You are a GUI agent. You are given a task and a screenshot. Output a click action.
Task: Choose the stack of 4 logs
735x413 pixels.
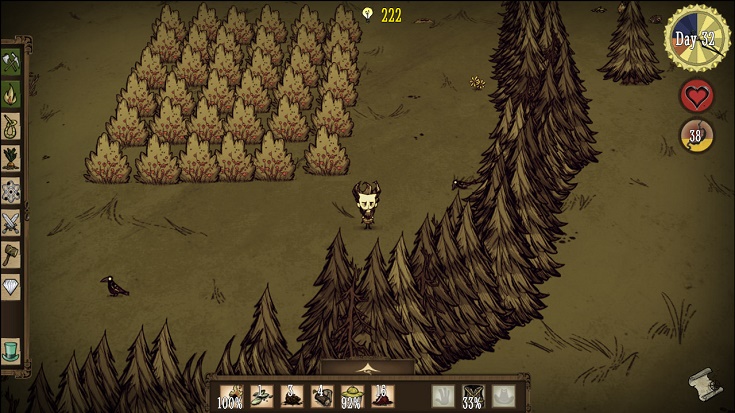(x=322, y=396)
